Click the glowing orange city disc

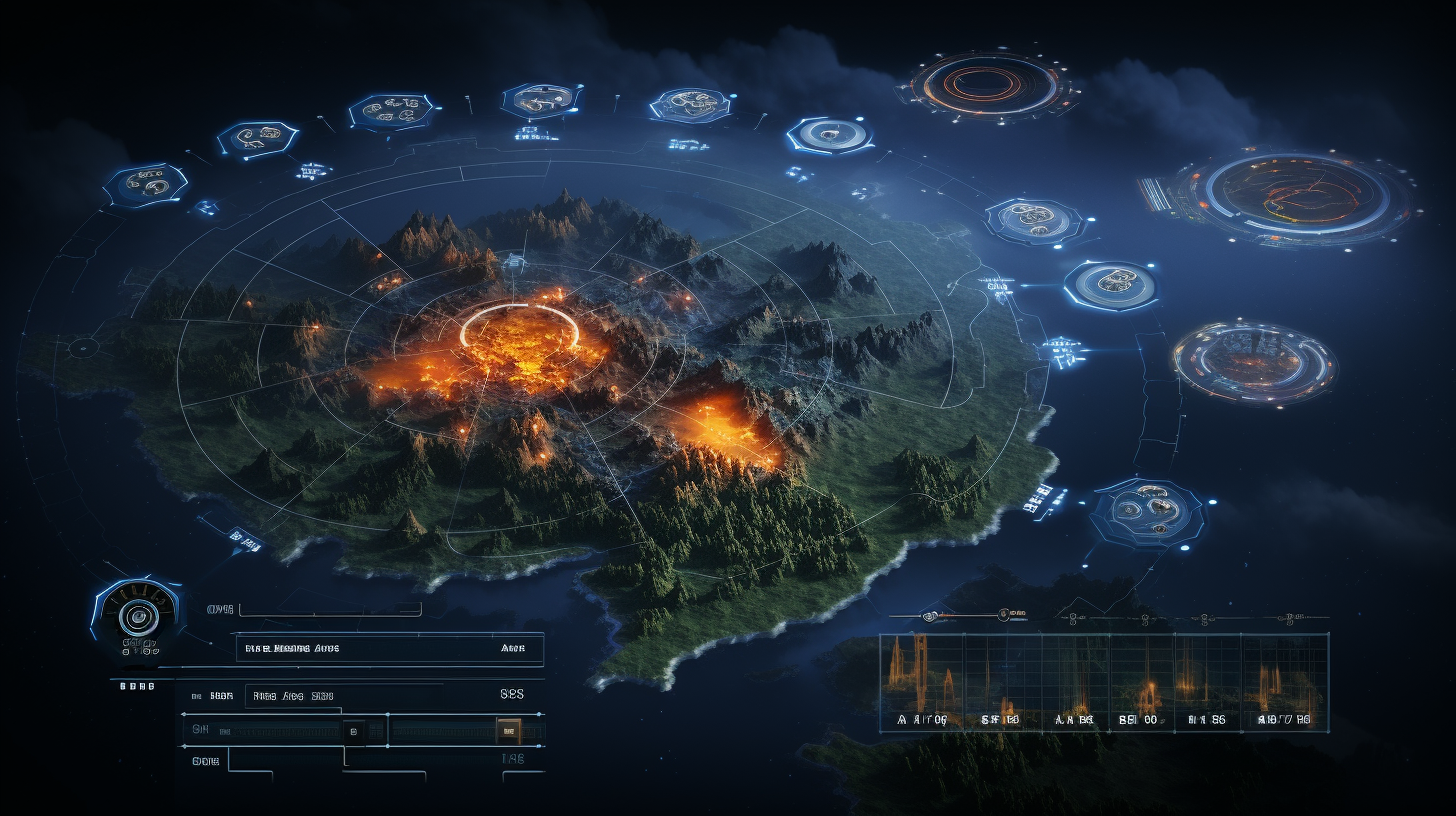pyautogui.click(x=1254, y=361)
